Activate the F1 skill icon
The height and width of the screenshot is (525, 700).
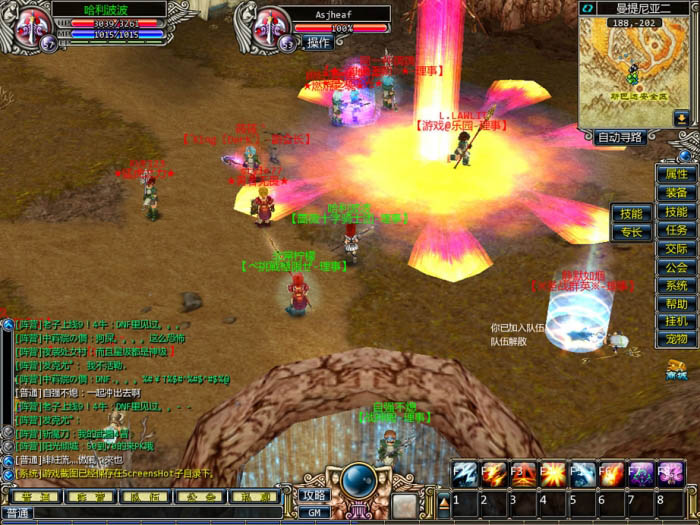click(x=464, y=473)
